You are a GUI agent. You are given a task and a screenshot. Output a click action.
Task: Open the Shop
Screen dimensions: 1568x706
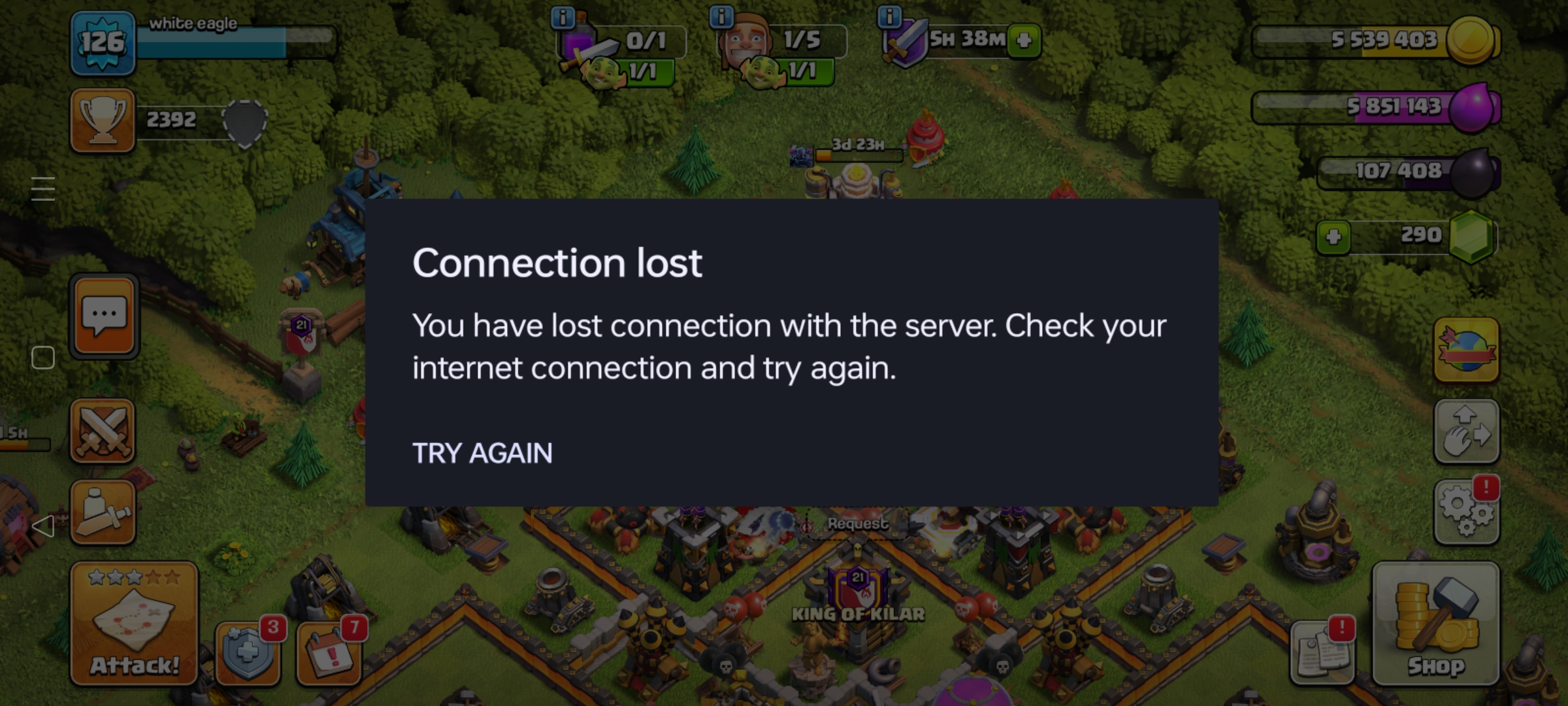tap(1435, 623)
